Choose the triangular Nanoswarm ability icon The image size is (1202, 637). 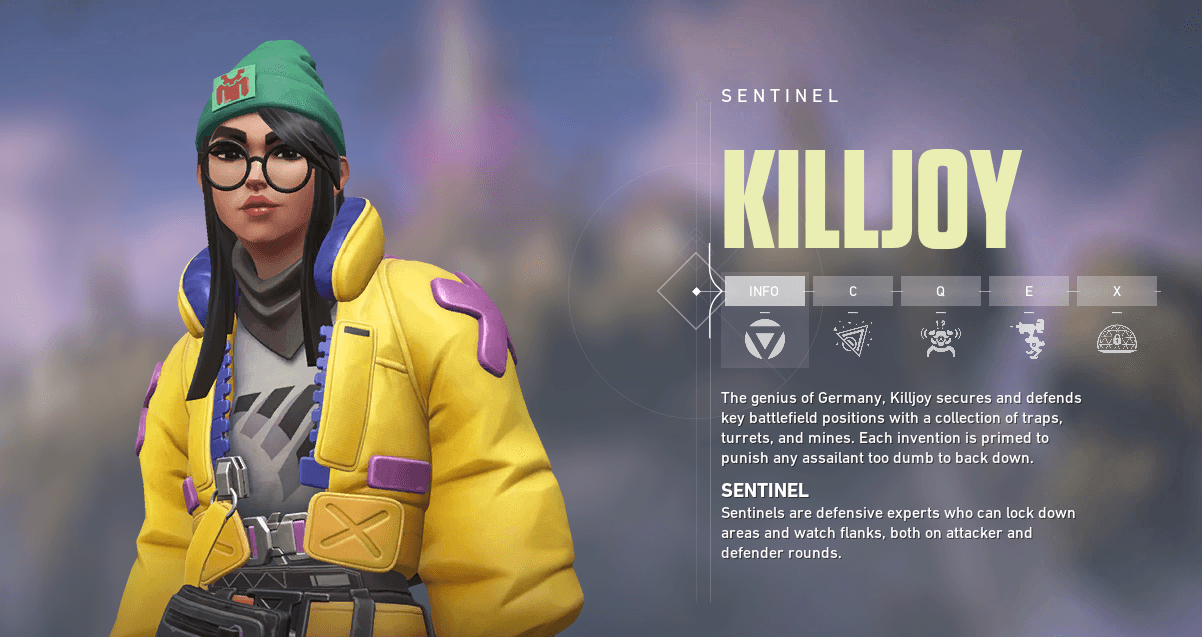click(x=852, y=338)
